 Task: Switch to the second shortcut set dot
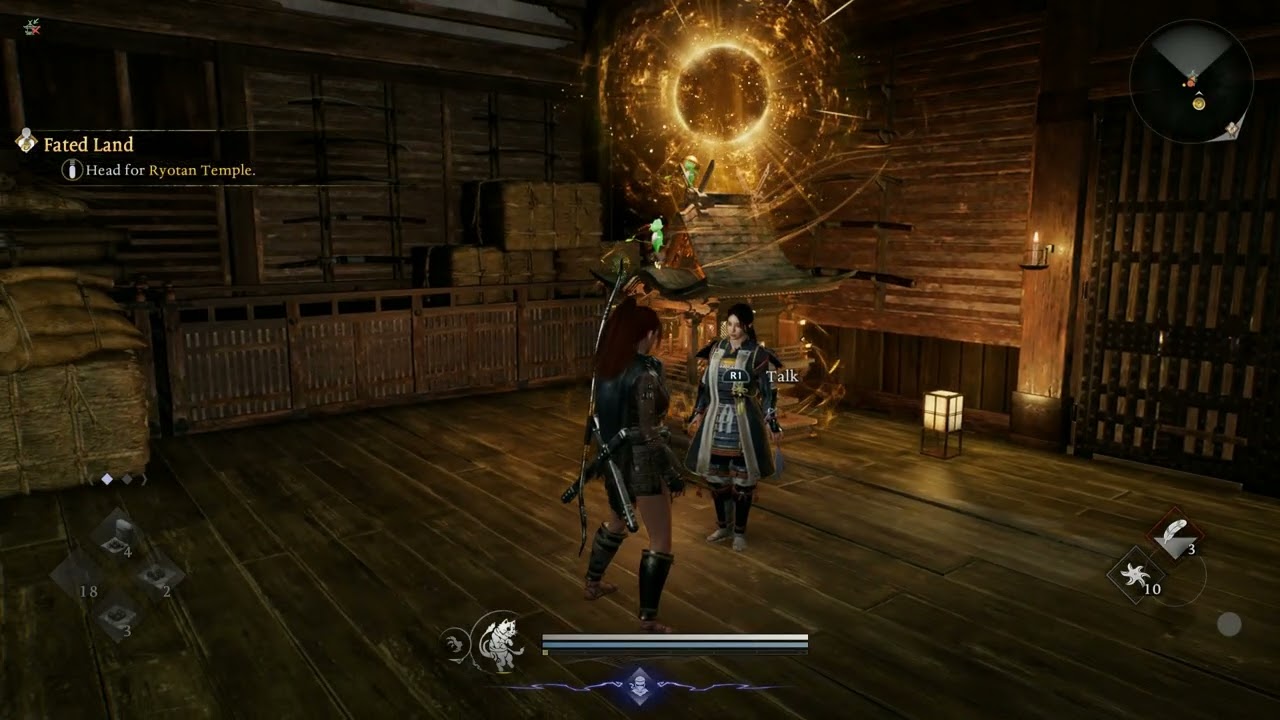pos(127,479)
